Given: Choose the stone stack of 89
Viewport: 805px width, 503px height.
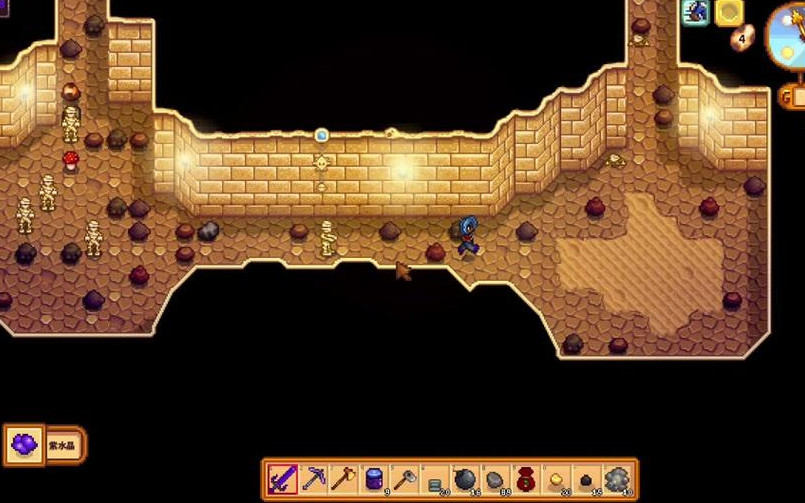Looking at the screenshot, I should pyautogui.click(x=495, y=479).
